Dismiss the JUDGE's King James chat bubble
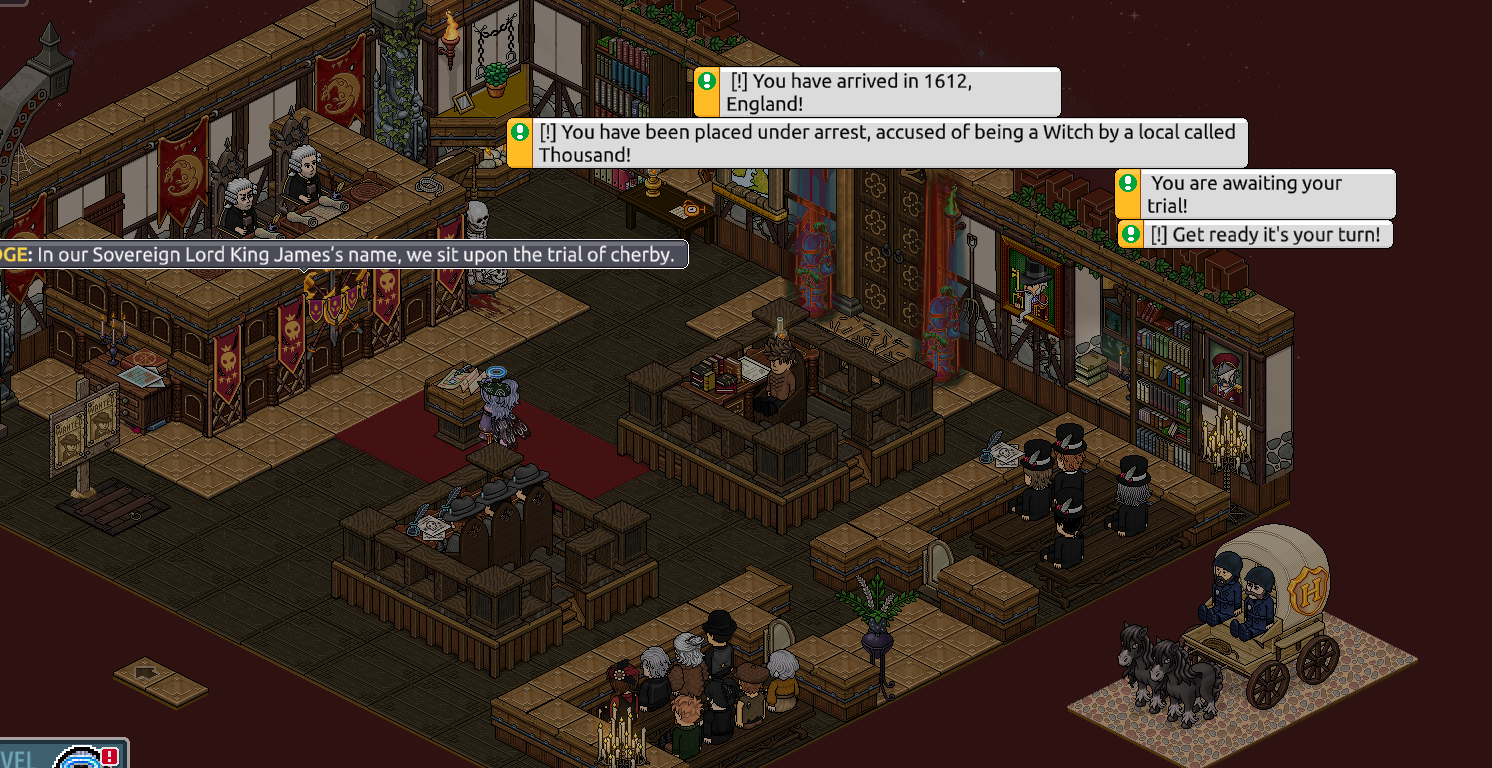 click(x=345, y=254)
